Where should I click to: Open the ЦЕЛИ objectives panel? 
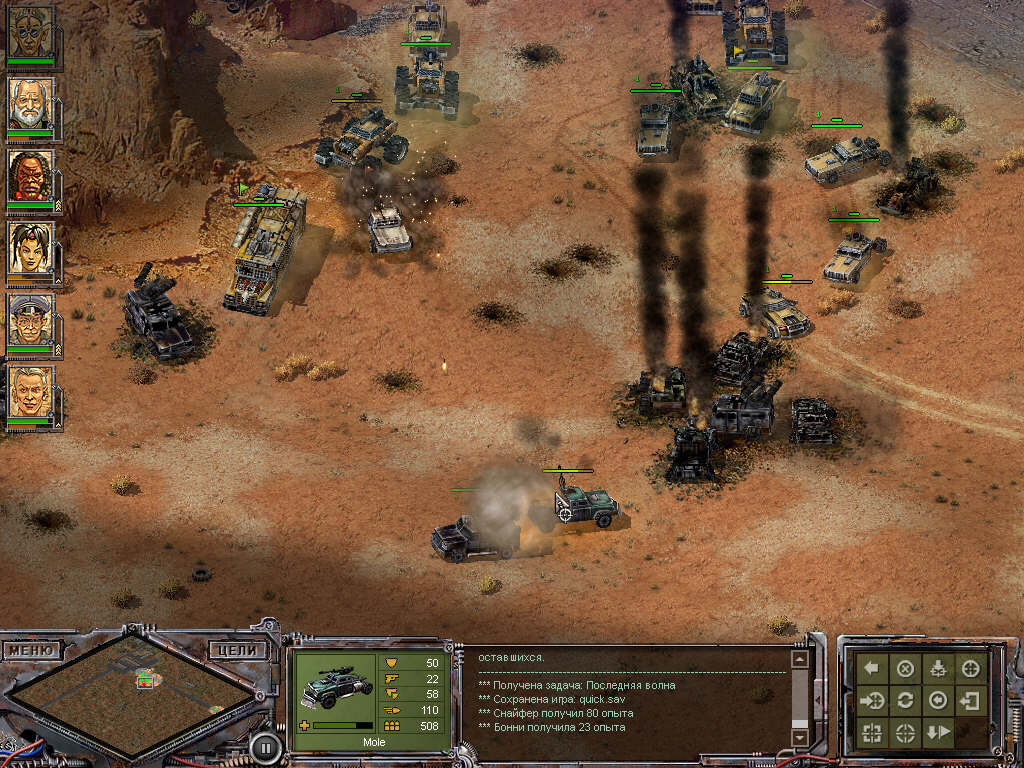(238, 650)
